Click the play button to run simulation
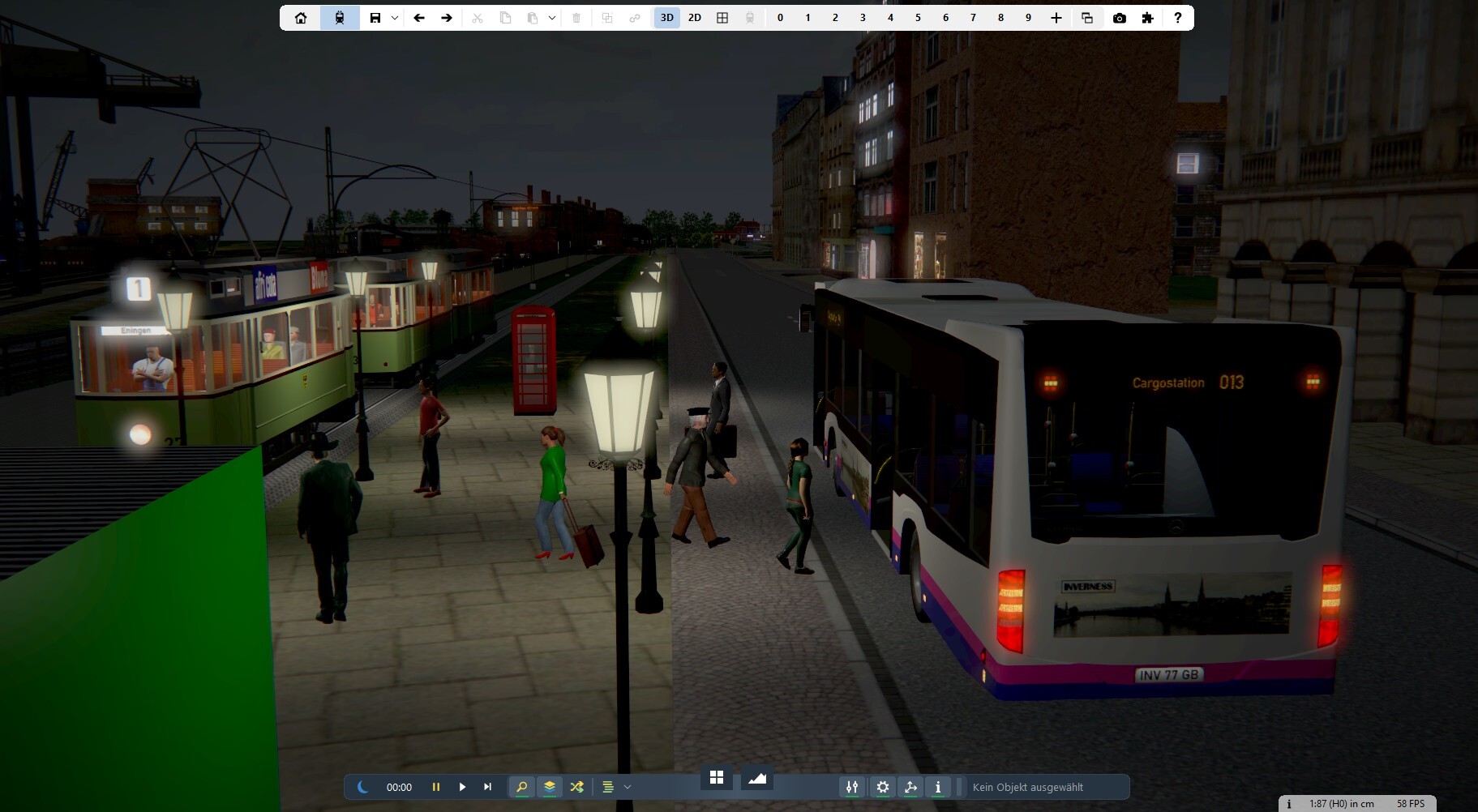 tap(462, 787)
